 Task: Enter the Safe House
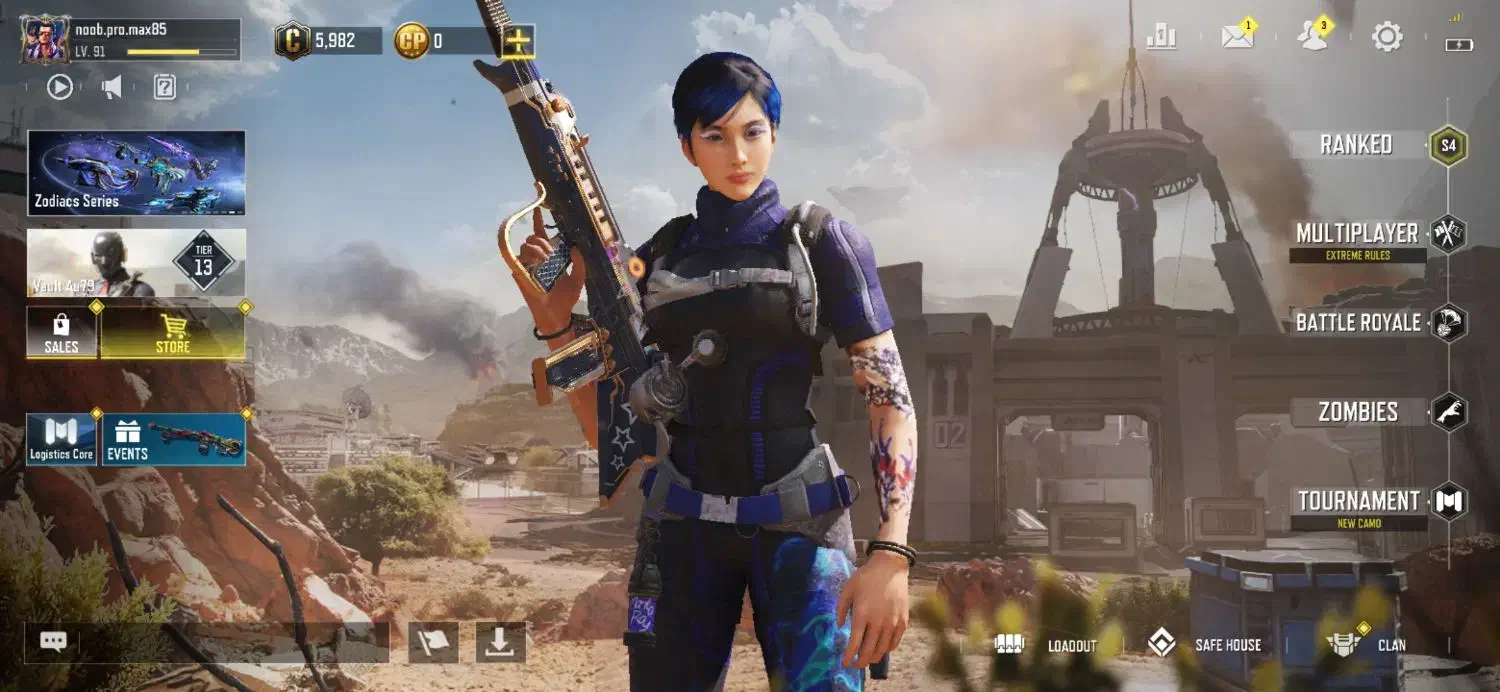pos(1203,645)
